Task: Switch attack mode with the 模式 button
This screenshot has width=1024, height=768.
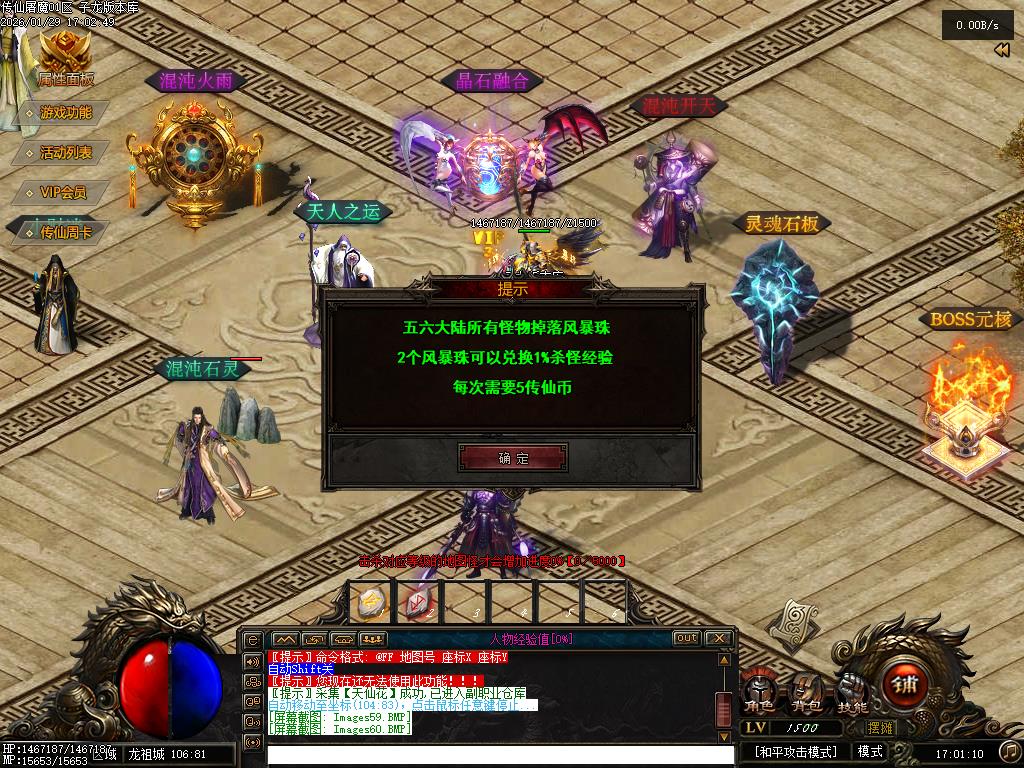Action: (x=869, y=751)
